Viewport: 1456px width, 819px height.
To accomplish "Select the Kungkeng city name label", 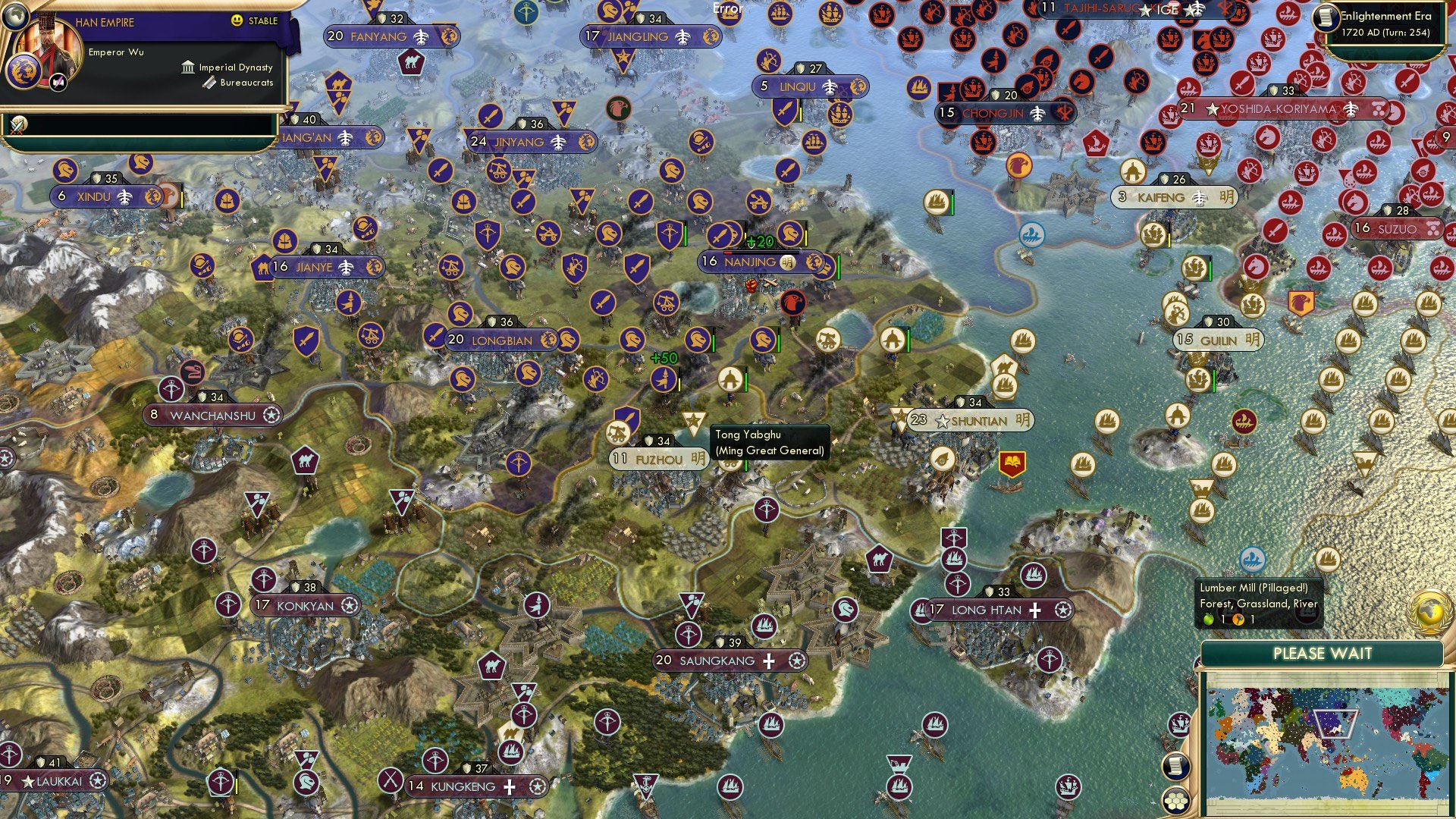I will (x=463, y=786).
